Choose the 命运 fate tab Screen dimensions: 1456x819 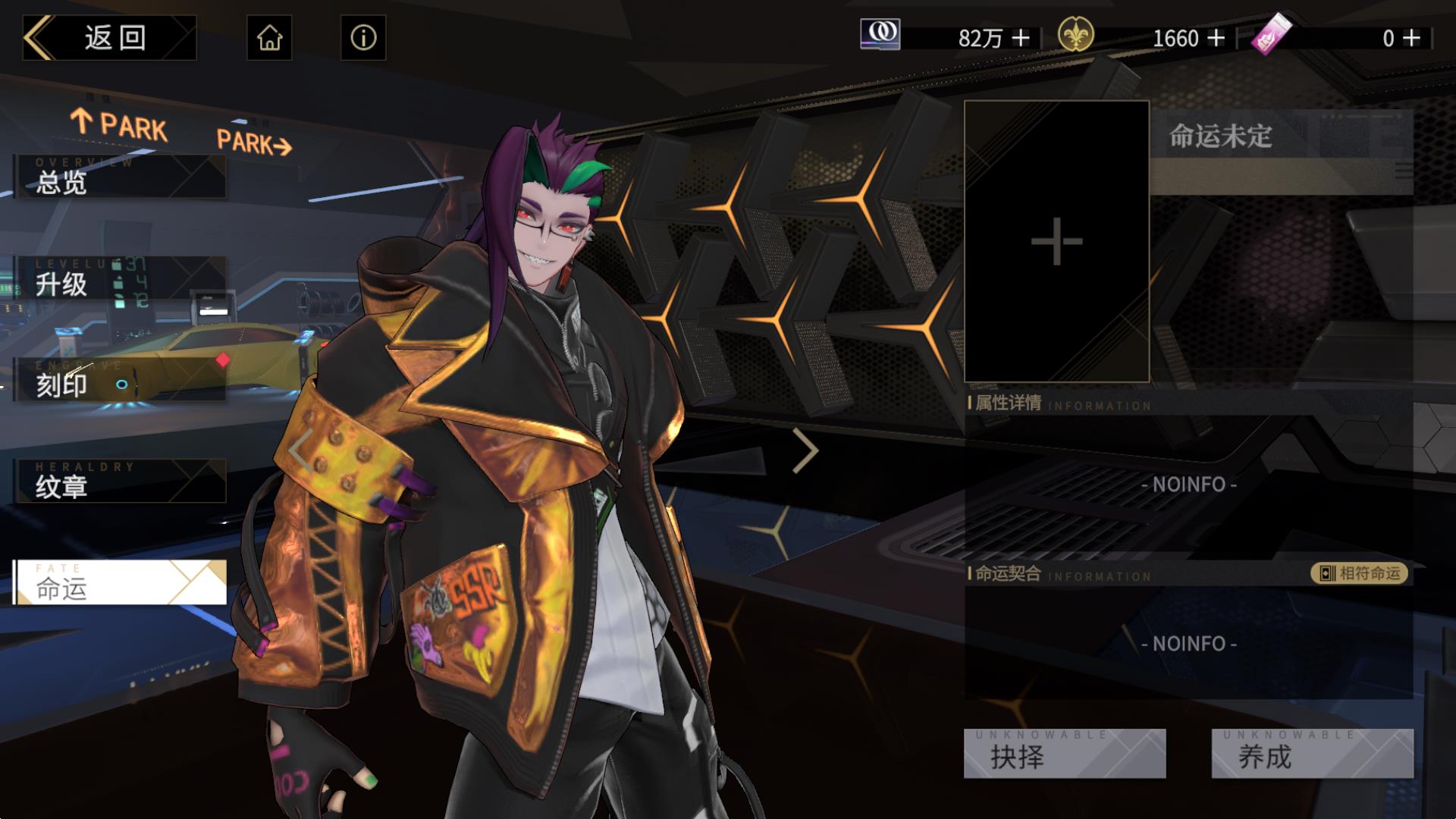tap(120, 583)
